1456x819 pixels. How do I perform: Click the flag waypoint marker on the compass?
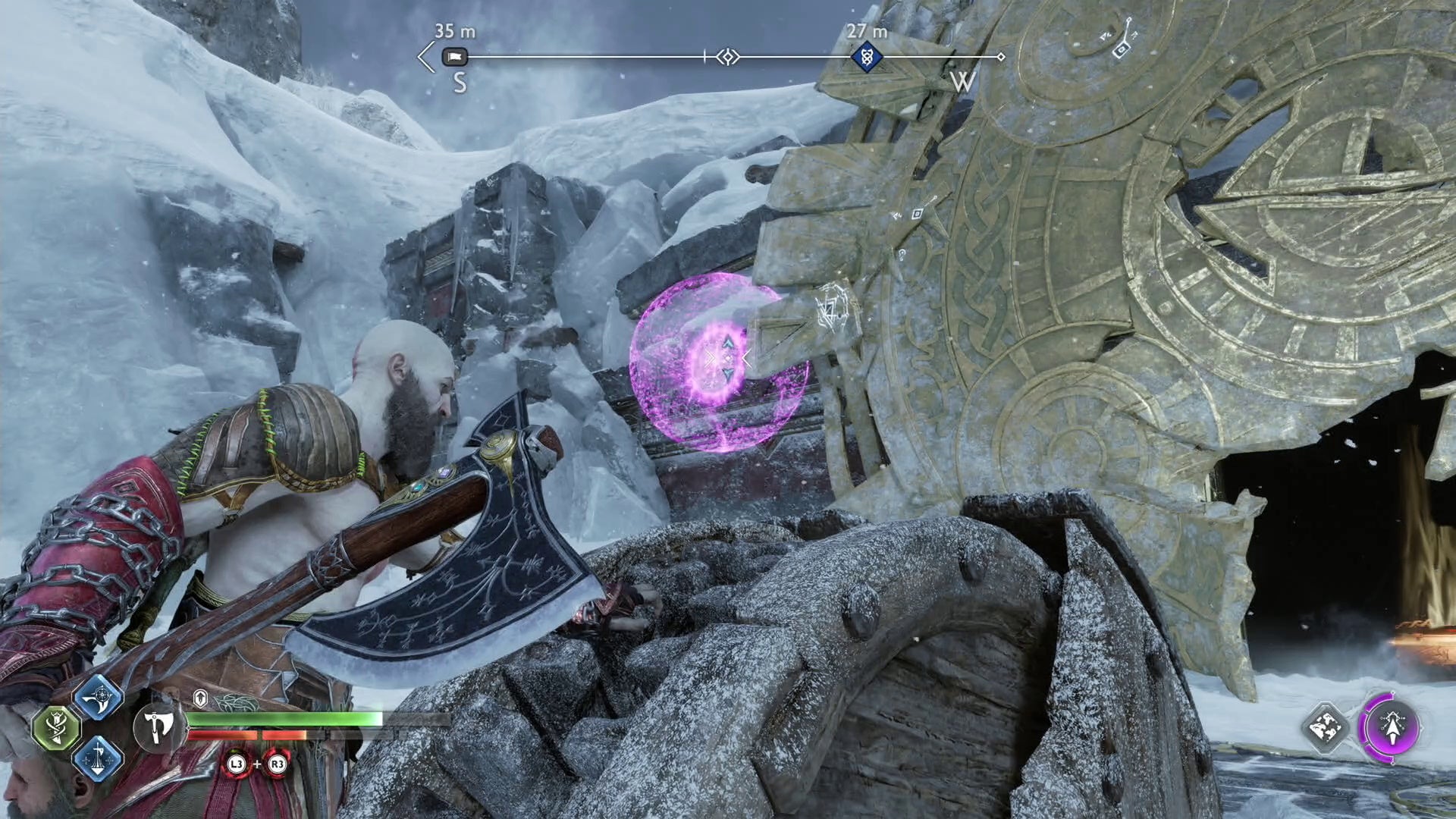pyautogui.click(x=455, y=57)
